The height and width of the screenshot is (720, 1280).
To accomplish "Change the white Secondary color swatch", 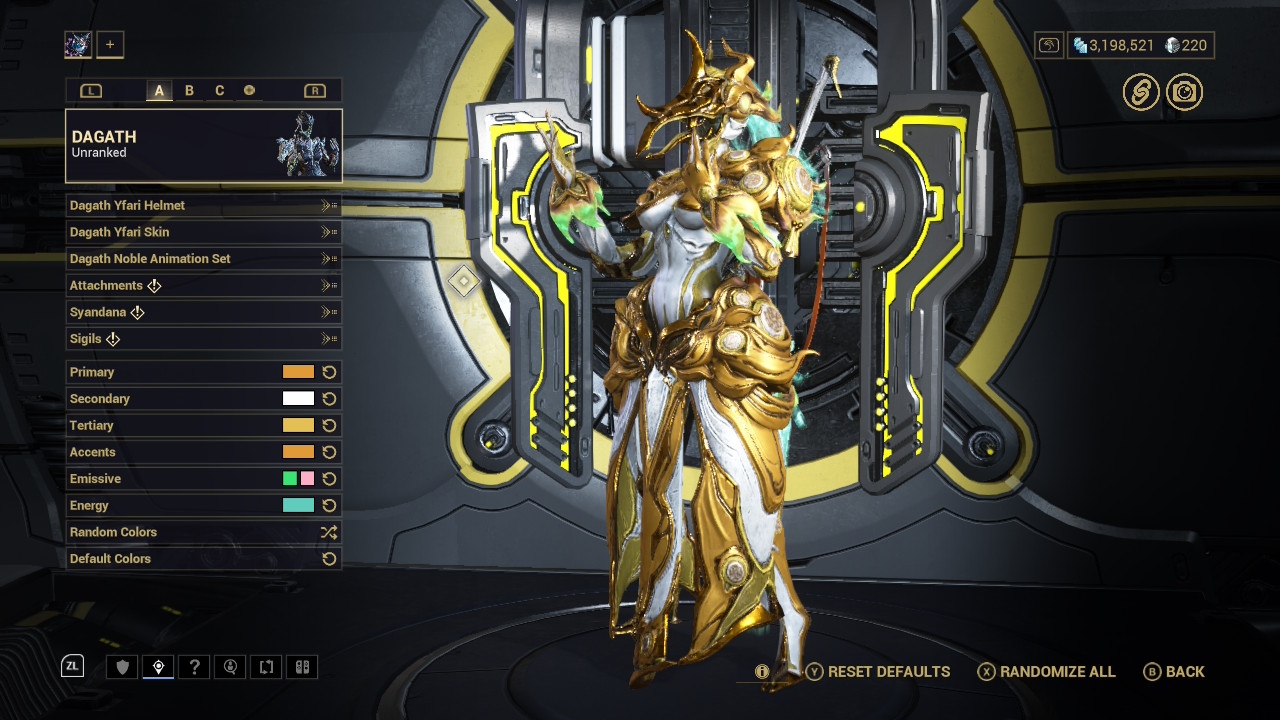I will point(298,399).
